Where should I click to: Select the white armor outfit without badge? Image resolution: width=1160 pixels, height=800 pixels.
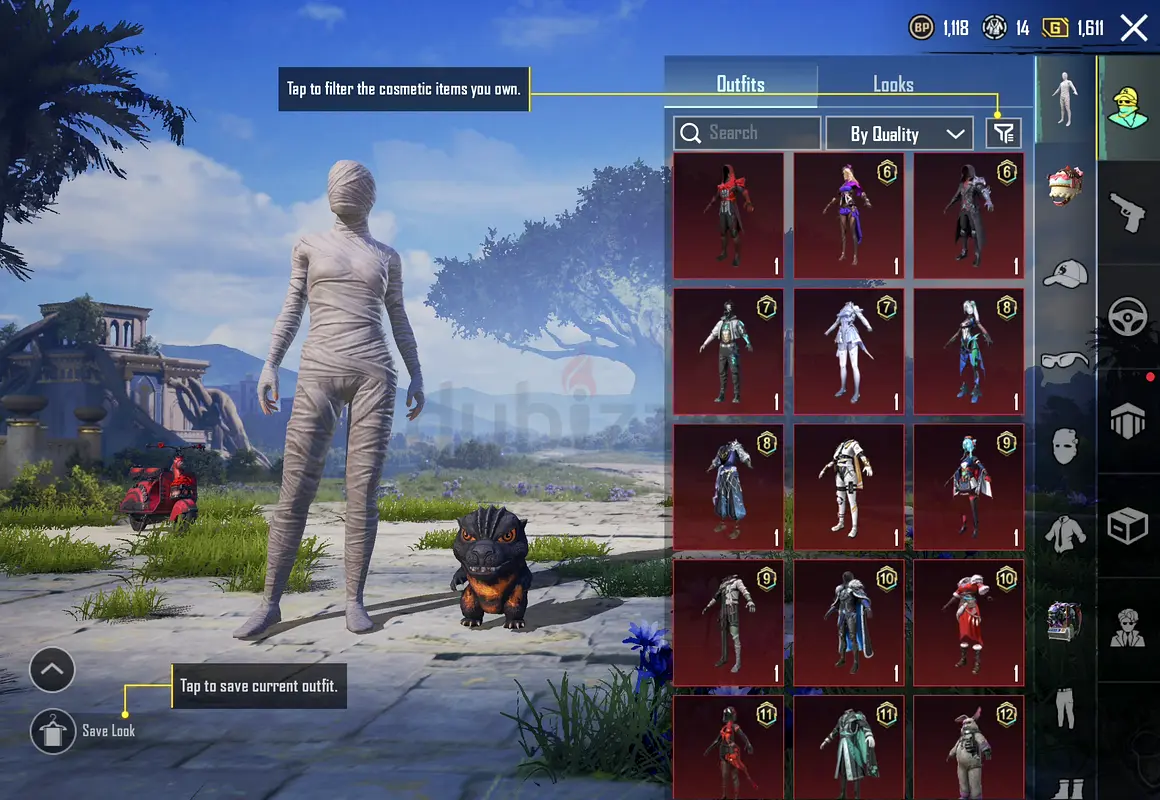tap(848, 487)
